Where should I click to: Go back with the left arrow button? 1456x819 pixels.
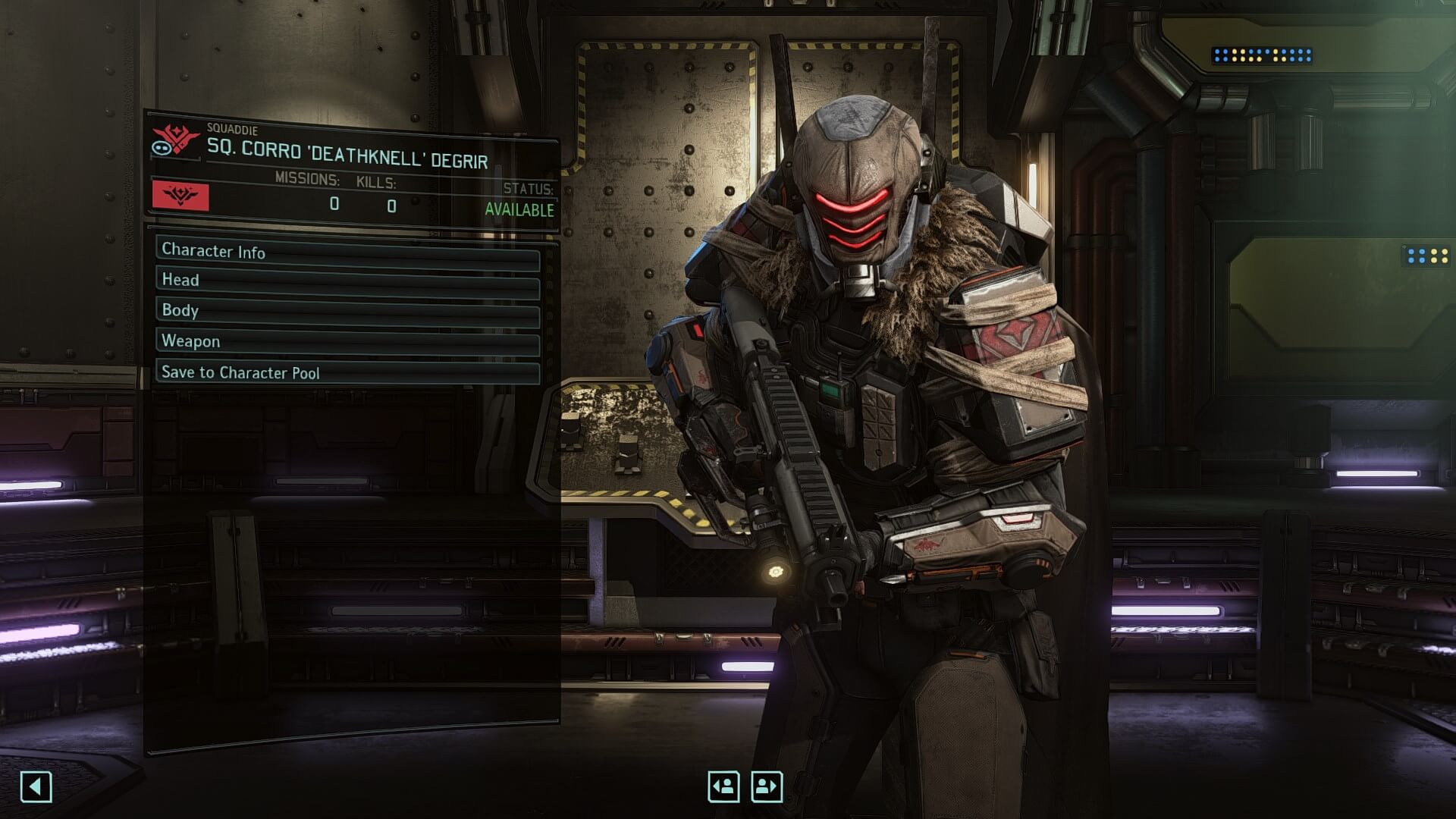click(x=36, y=786)
